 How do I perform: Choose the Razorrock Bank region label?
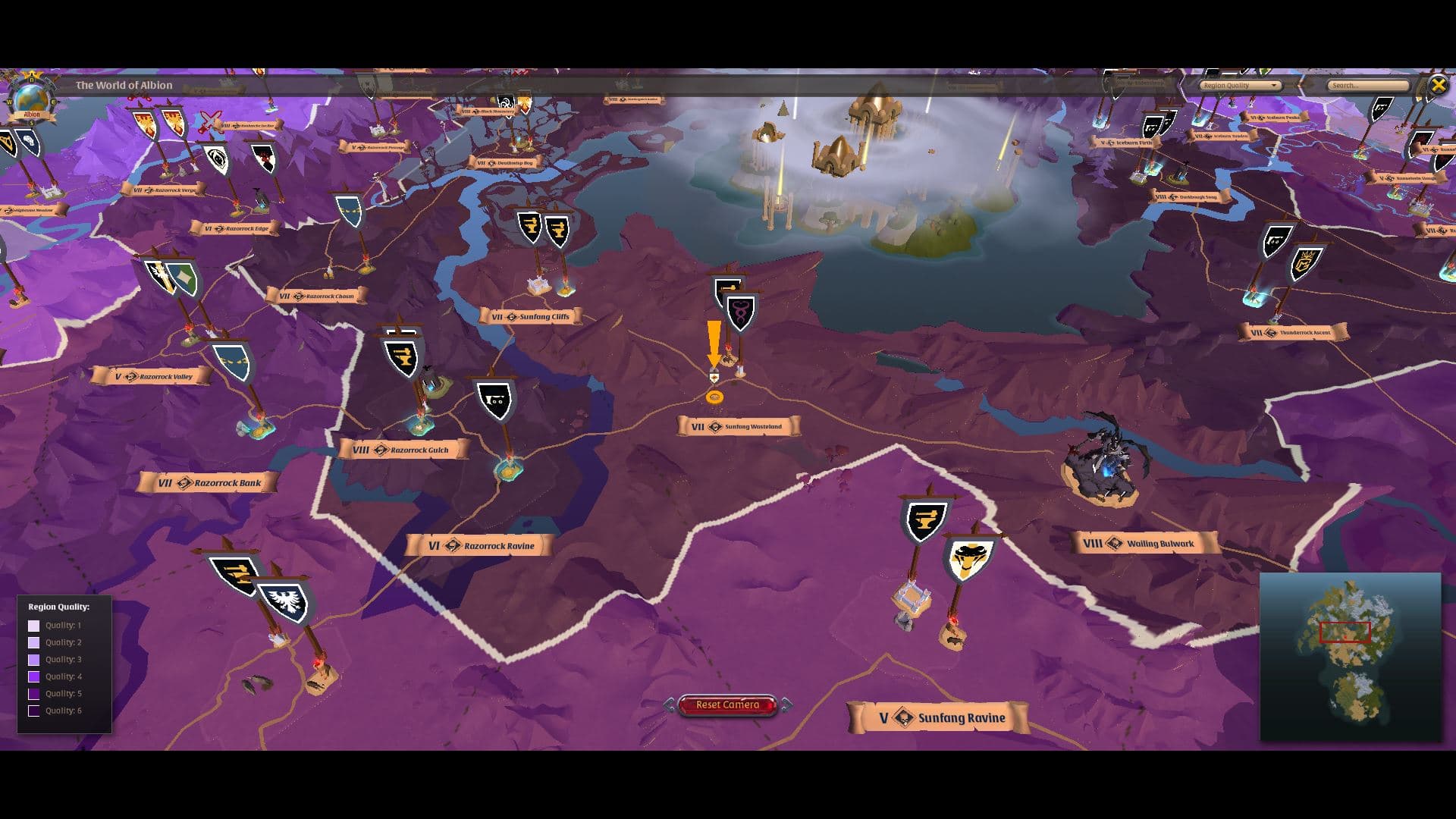click(209, 483)
